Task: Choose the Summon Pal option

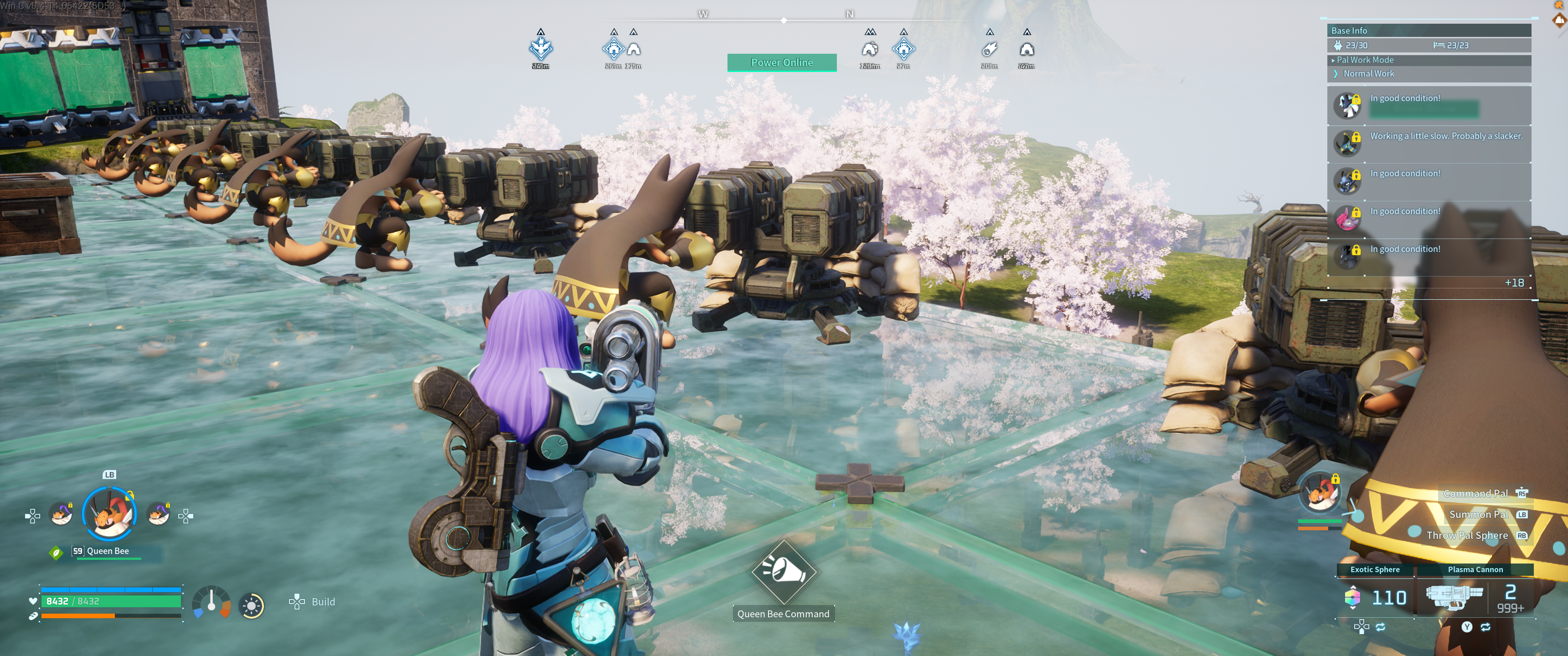Action: click(x=1479, y=515)
